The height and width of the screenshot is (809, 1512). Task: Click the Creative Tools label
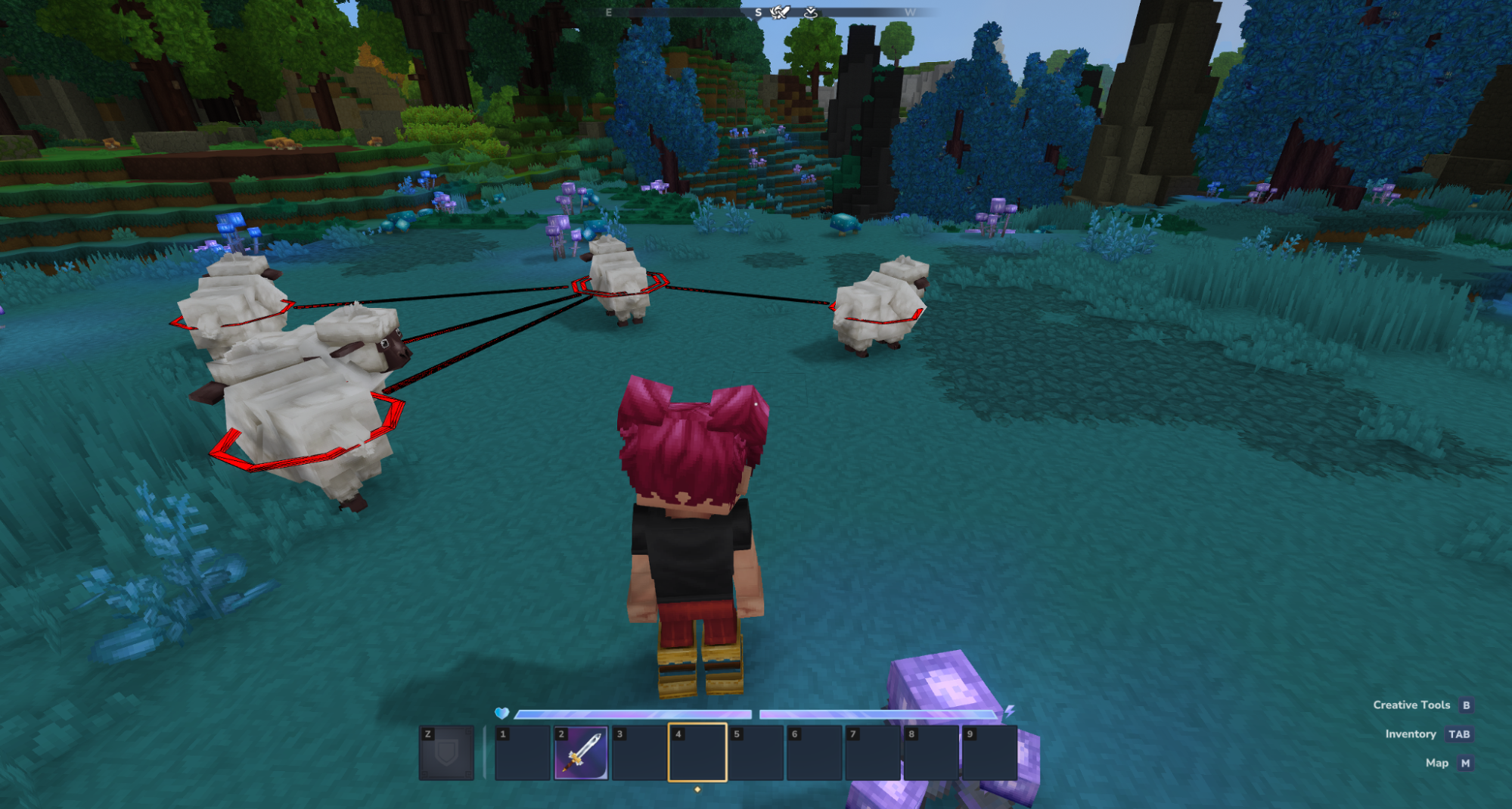[x=1411, y=705]
